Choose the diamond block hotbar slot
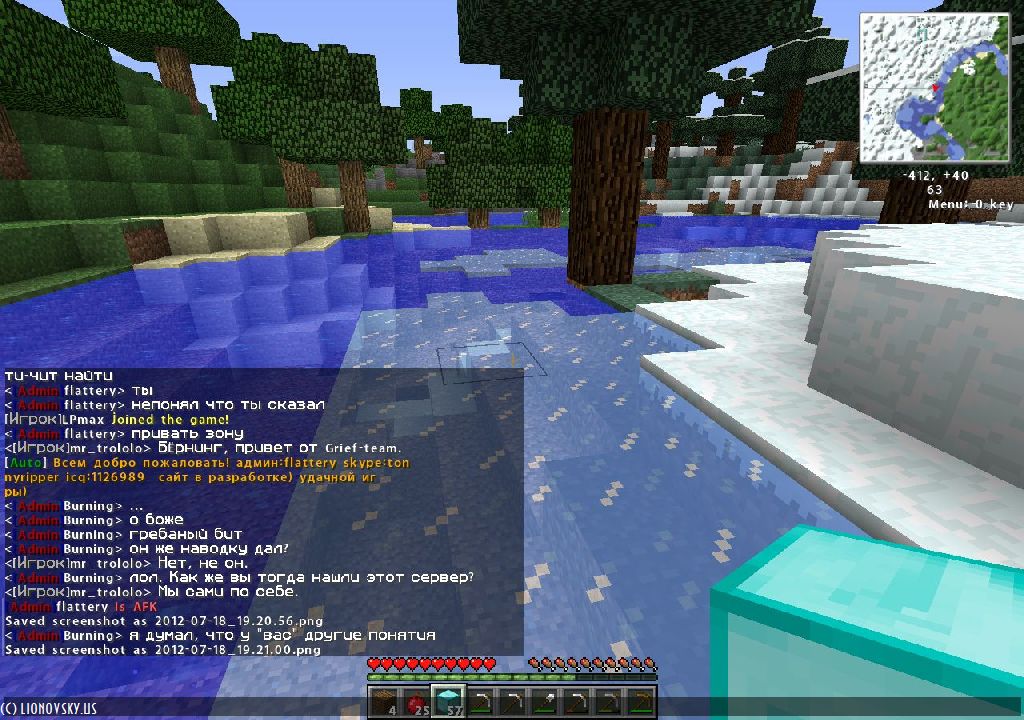The height and width of the screenshot is (720, 1024). (x=448, y=702)
